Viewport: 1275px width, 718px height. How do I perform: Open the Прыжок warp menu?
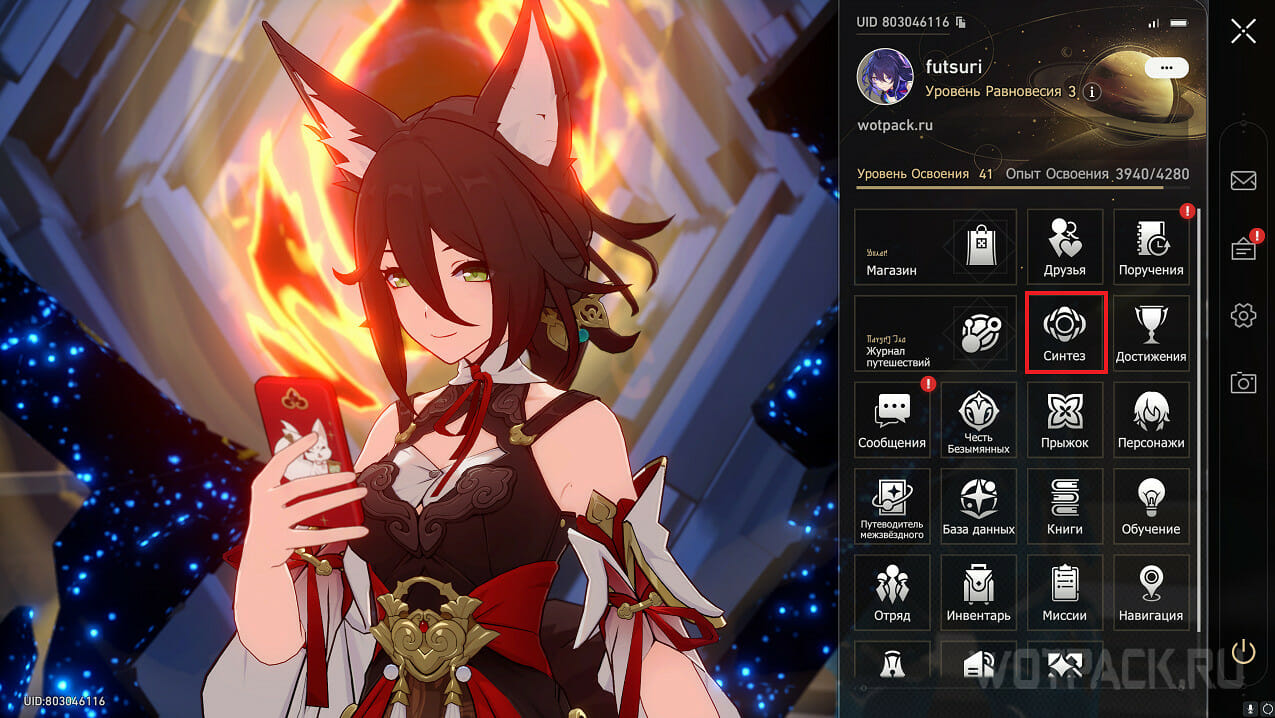1064,419
